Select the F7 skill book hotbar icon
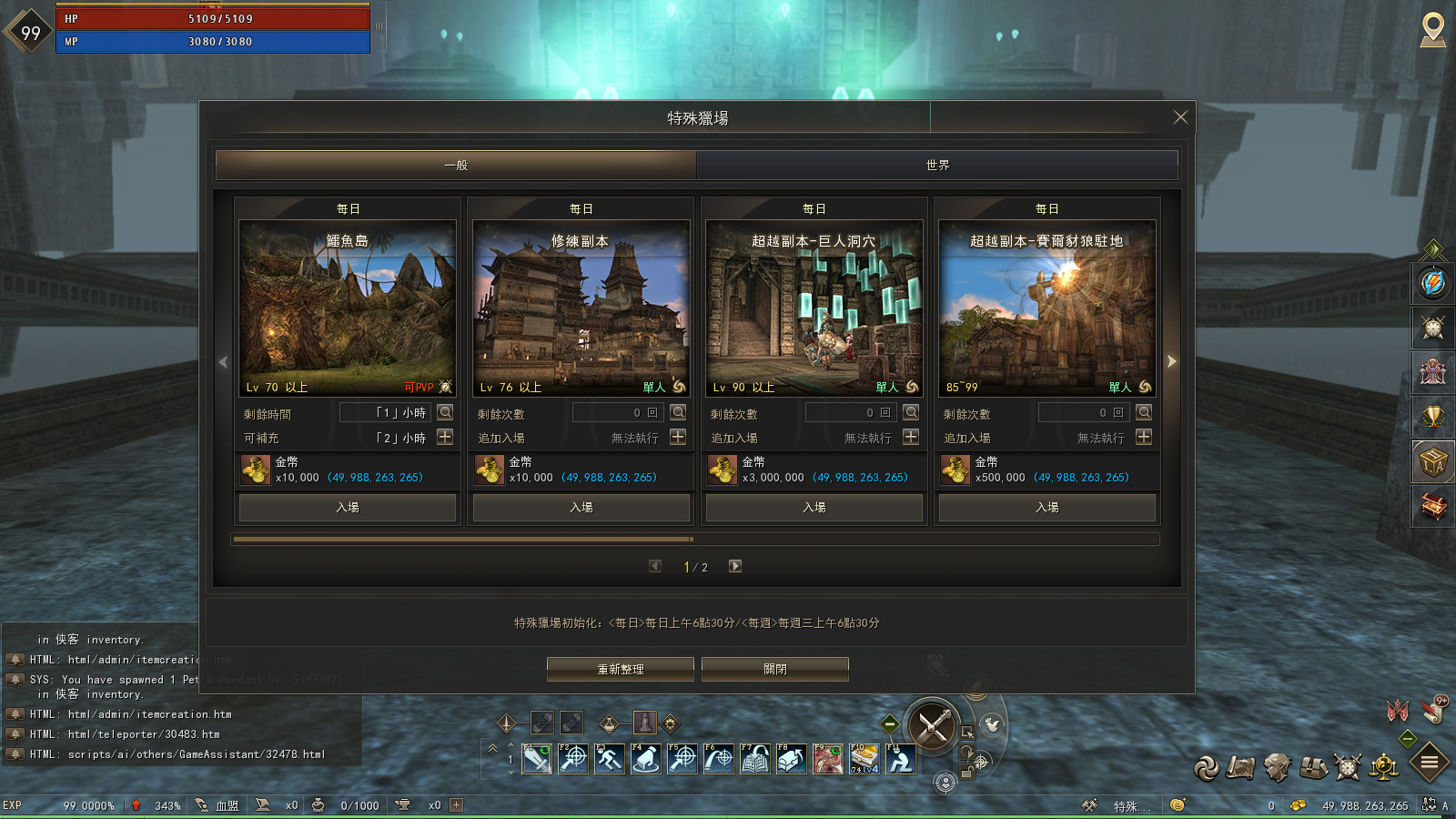The width and height of the screenshot is (1456, 819). (x=755, y=759)
